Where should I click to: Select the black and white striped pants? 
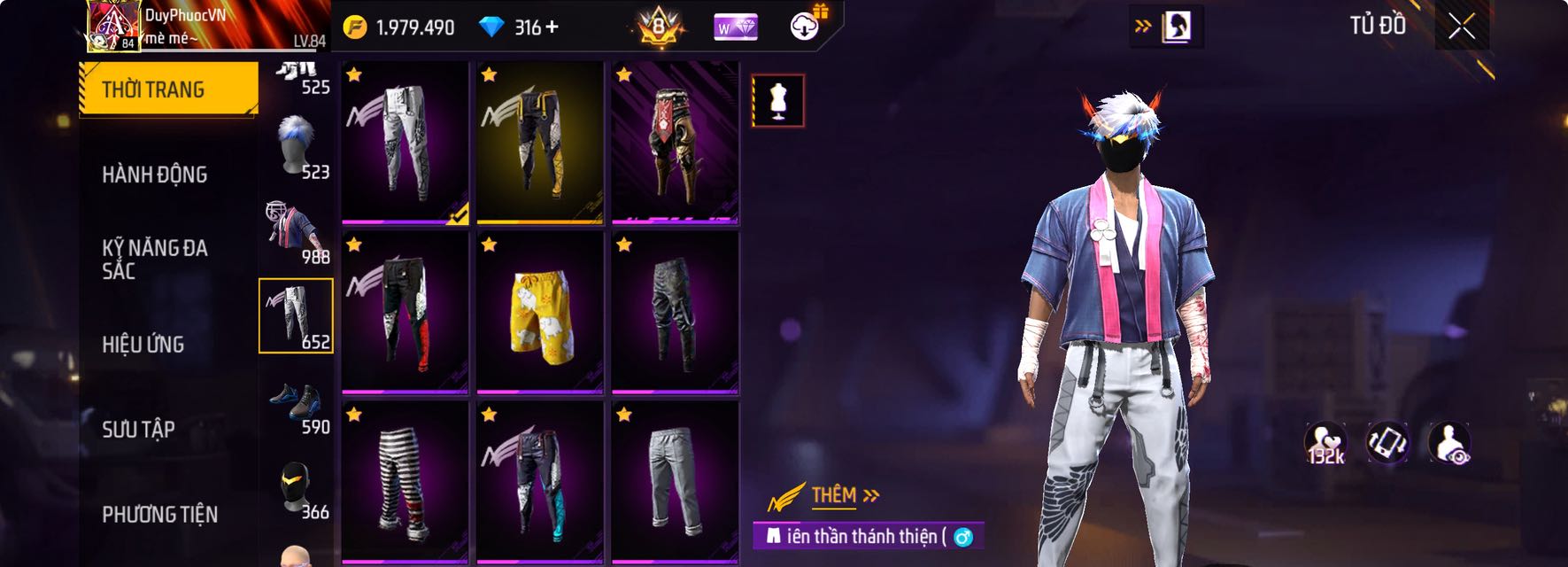(405, 483)
